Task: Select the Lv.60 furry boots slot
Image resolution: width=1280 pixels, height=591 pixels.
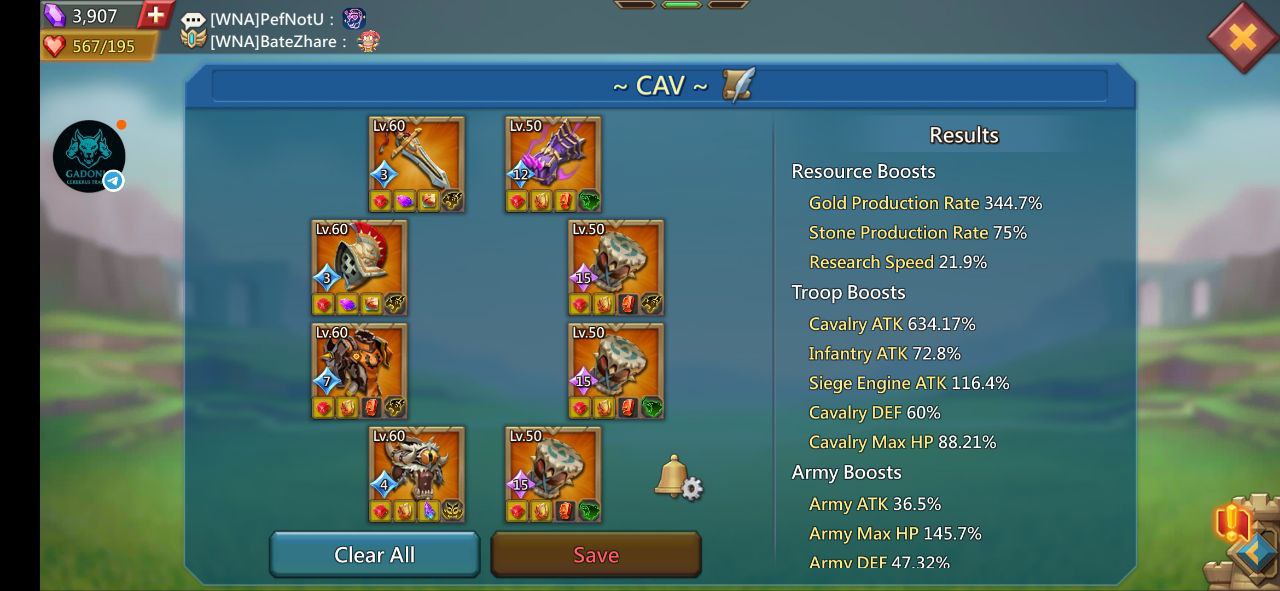Action: [x=417, y=474]
